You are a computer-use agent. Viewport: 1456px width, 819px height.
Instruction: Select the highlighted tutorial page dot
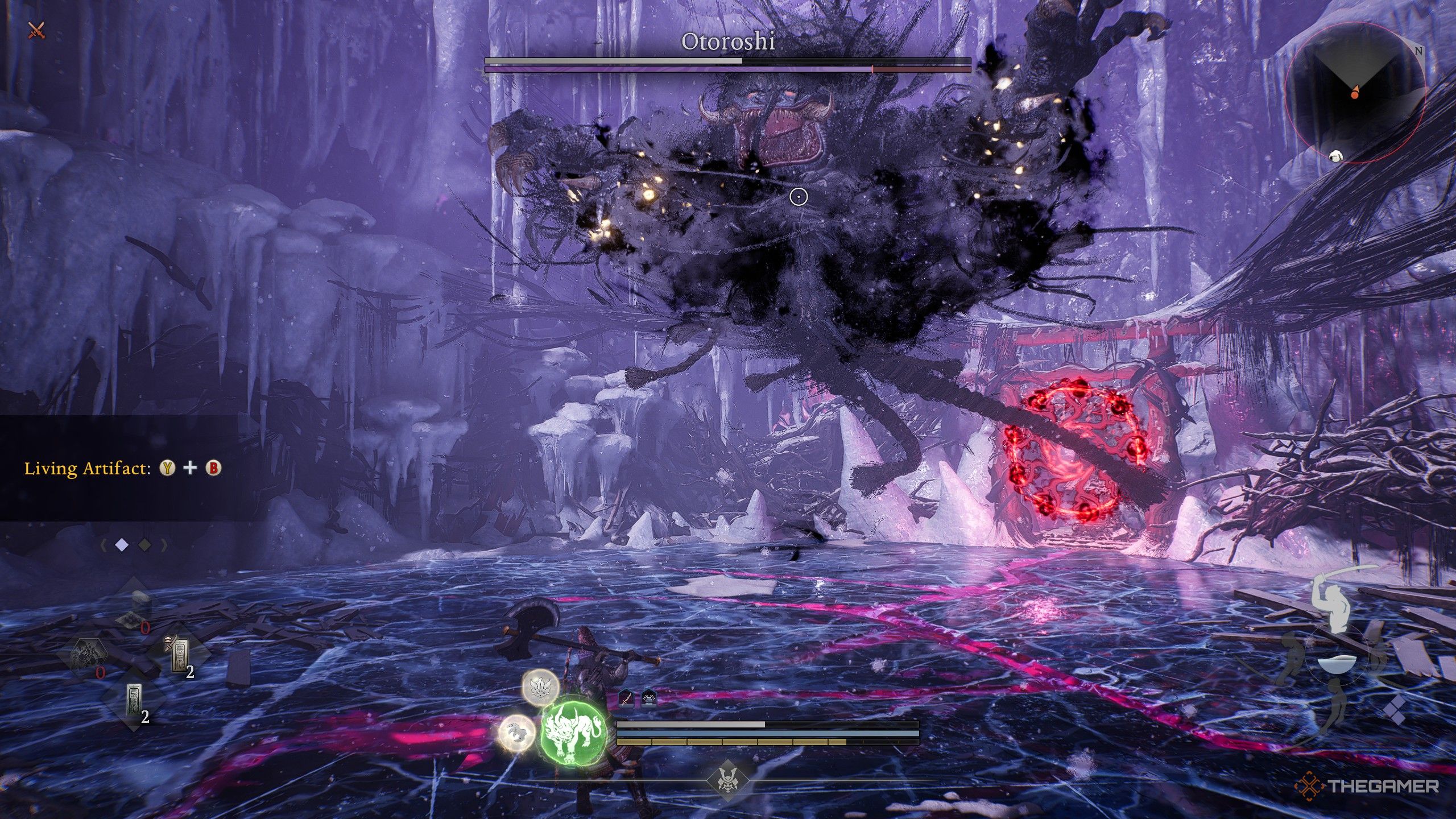coord(122,545)
